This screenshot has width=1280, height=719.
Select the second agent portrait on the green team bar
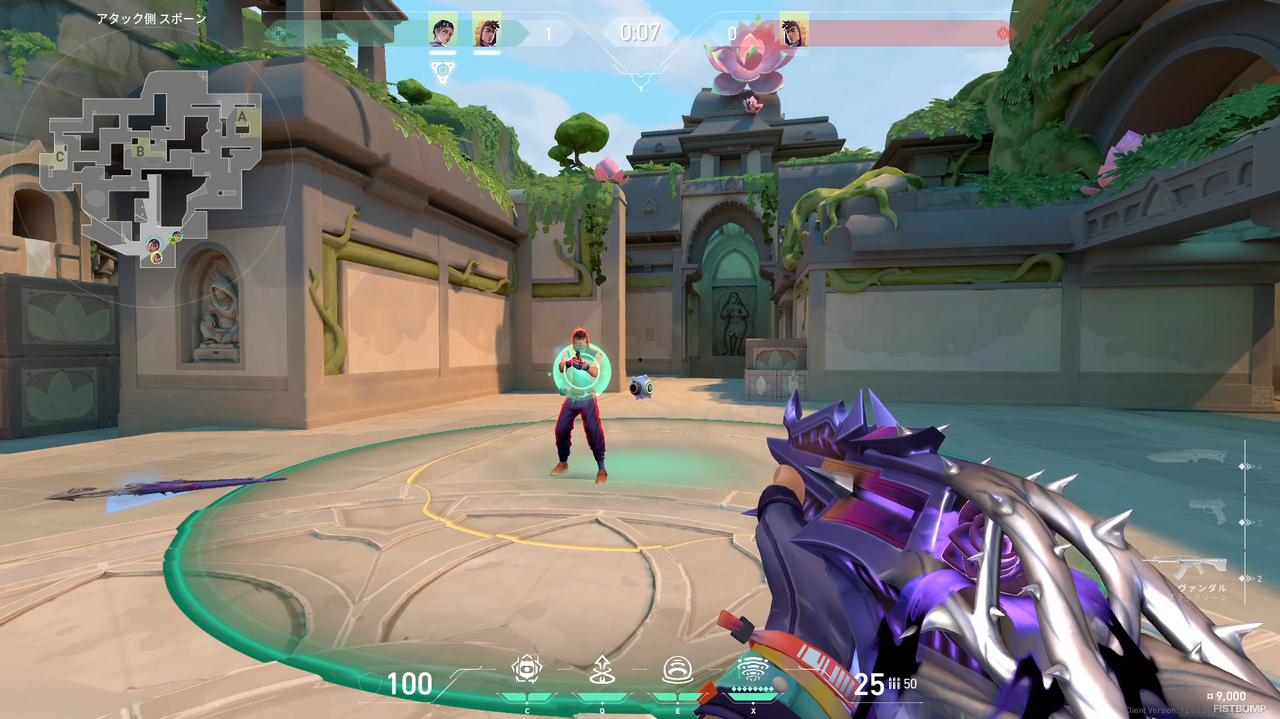(487, 30)
